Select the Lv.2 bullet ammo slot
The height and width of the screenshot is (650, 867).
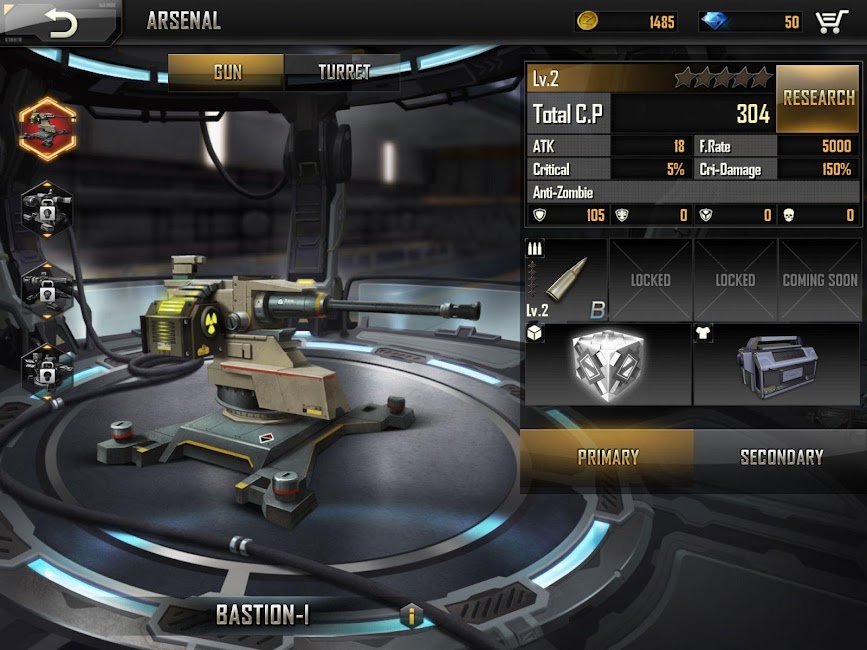[567, 280]
